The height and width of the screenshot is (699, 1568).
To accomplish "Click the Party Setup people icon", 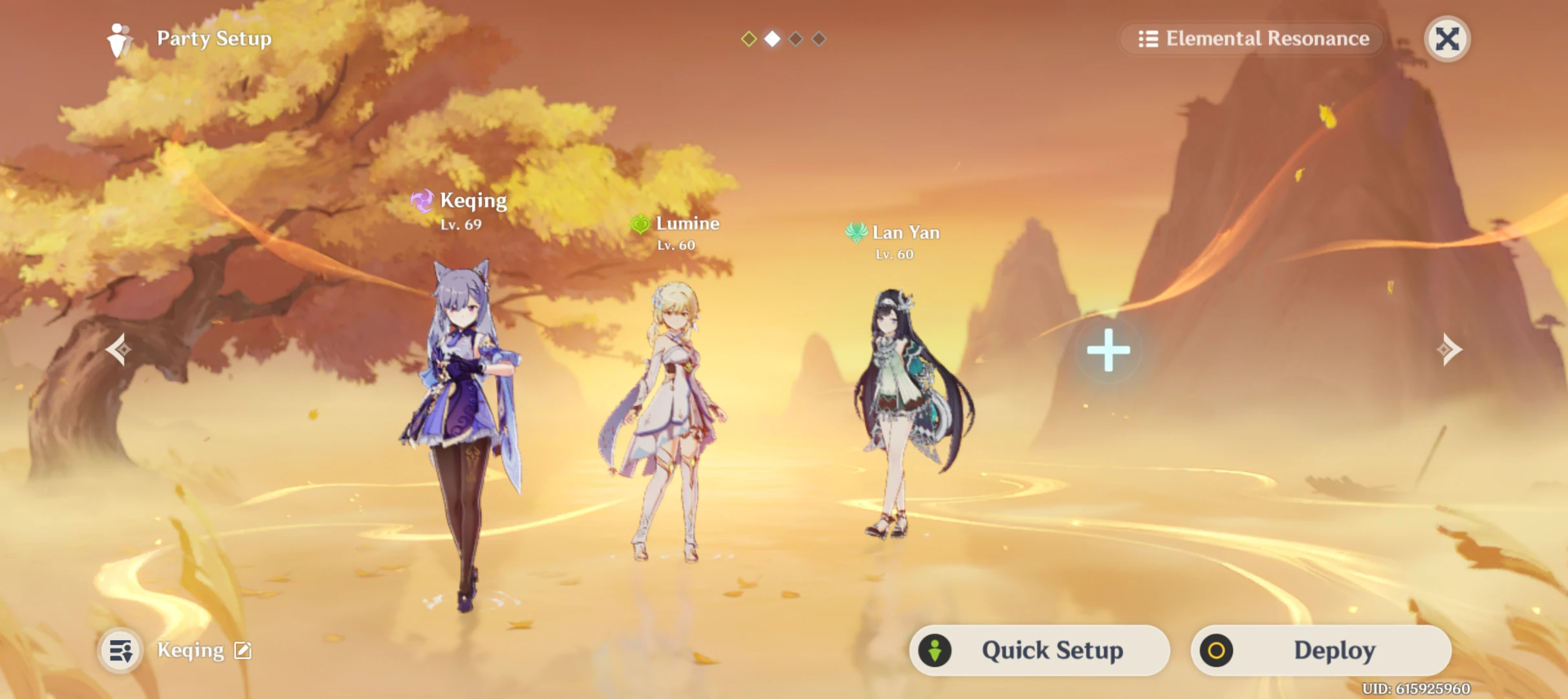I will (x=120, y=39).
